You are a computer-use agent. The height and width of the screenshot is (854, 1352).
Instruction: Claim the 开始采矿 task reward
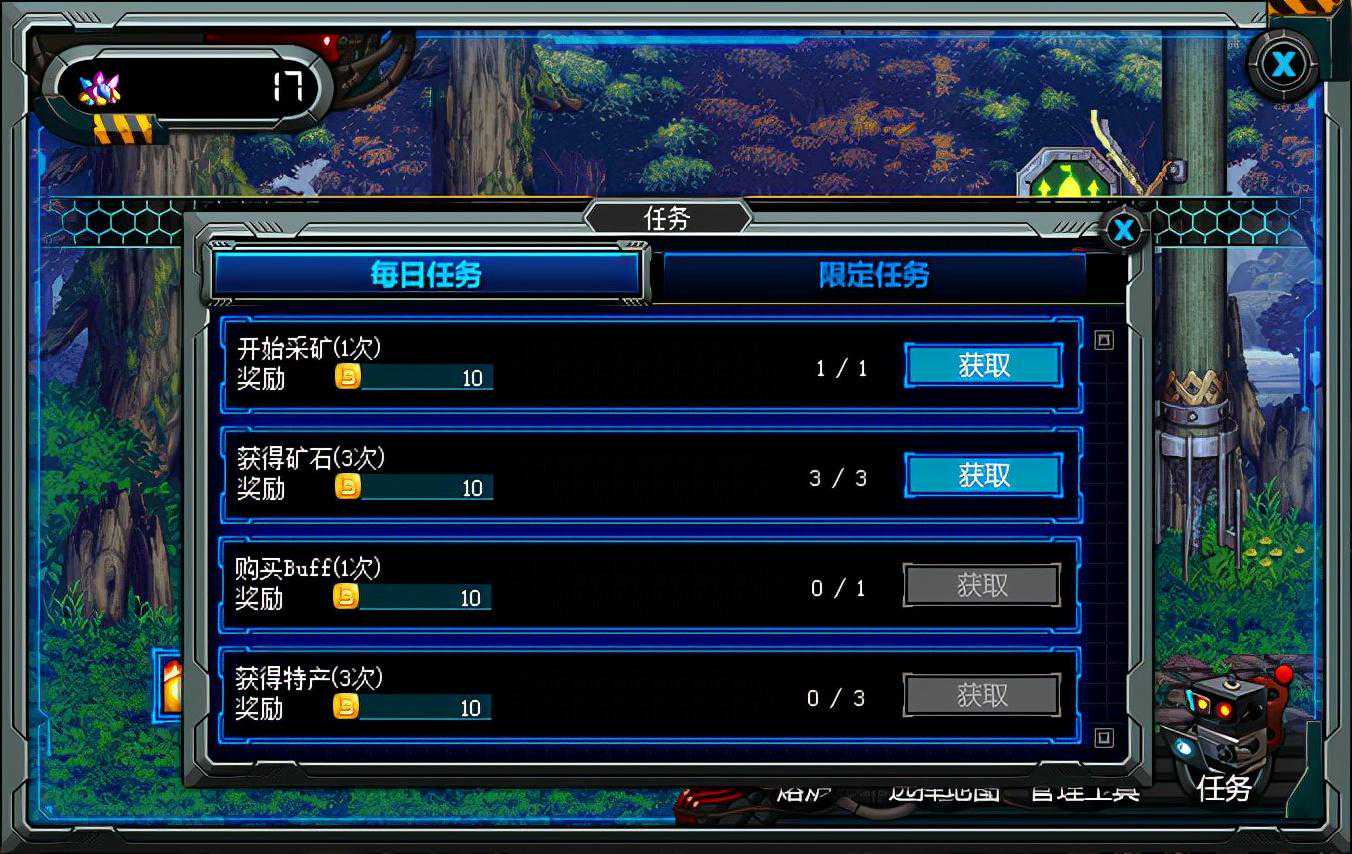[x=983, y=366]
